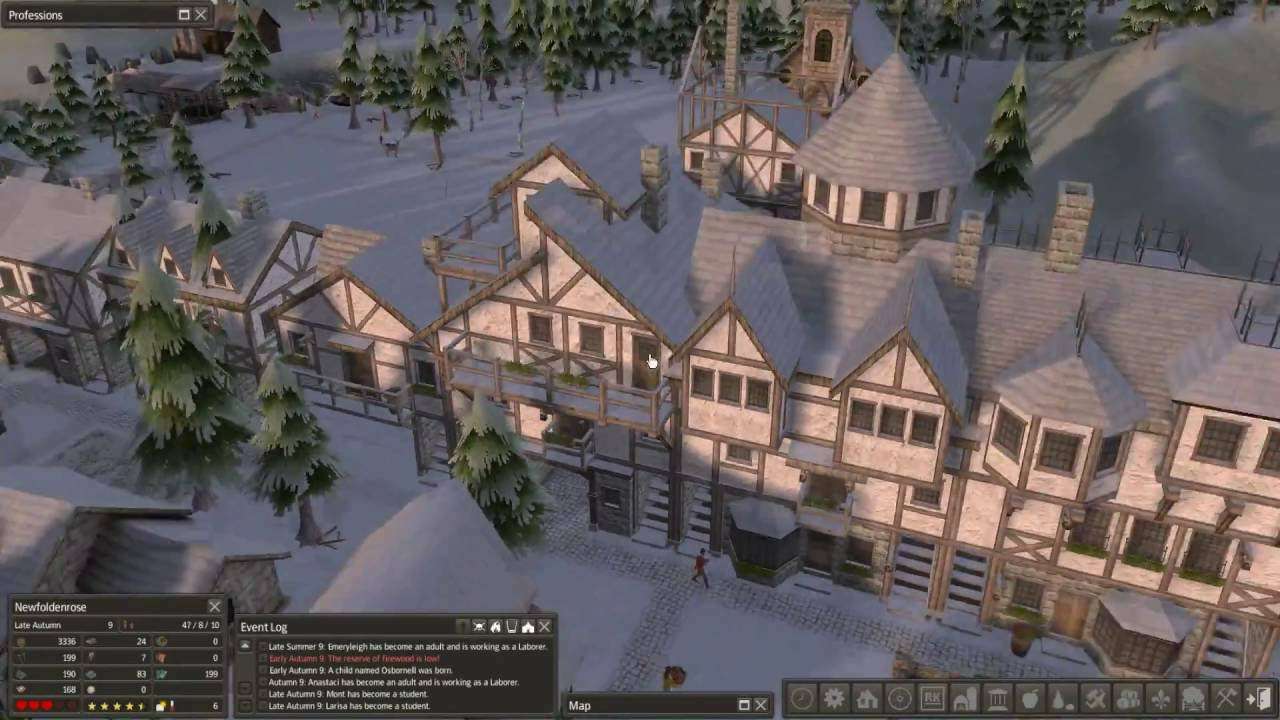Image resolution: width=1280 pixels, height=720 pixels.
Task: Toggle the flame event filter in Event Log
Action: click(495, 627)
